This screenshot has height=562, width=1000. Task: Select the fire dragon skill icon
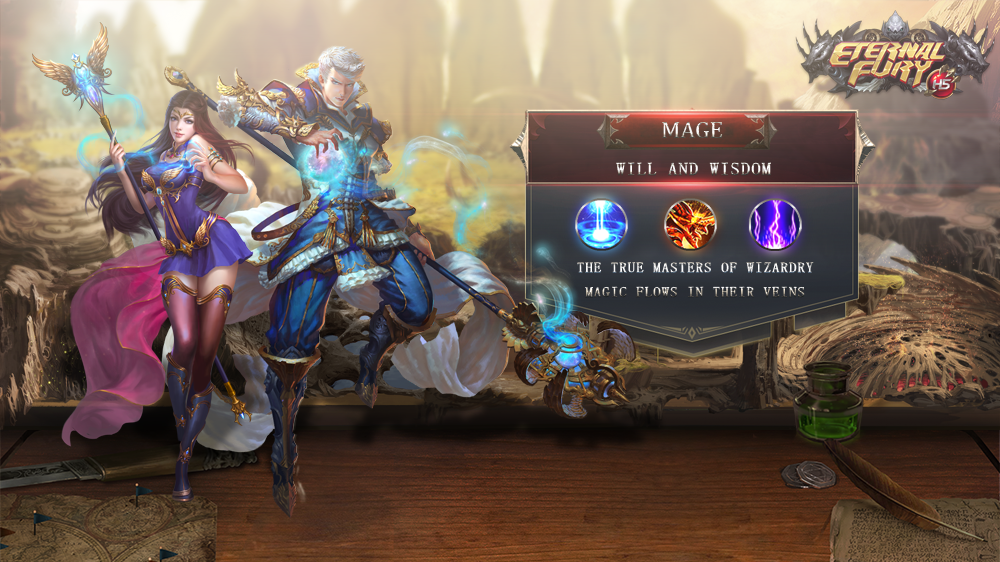[690, 224]
